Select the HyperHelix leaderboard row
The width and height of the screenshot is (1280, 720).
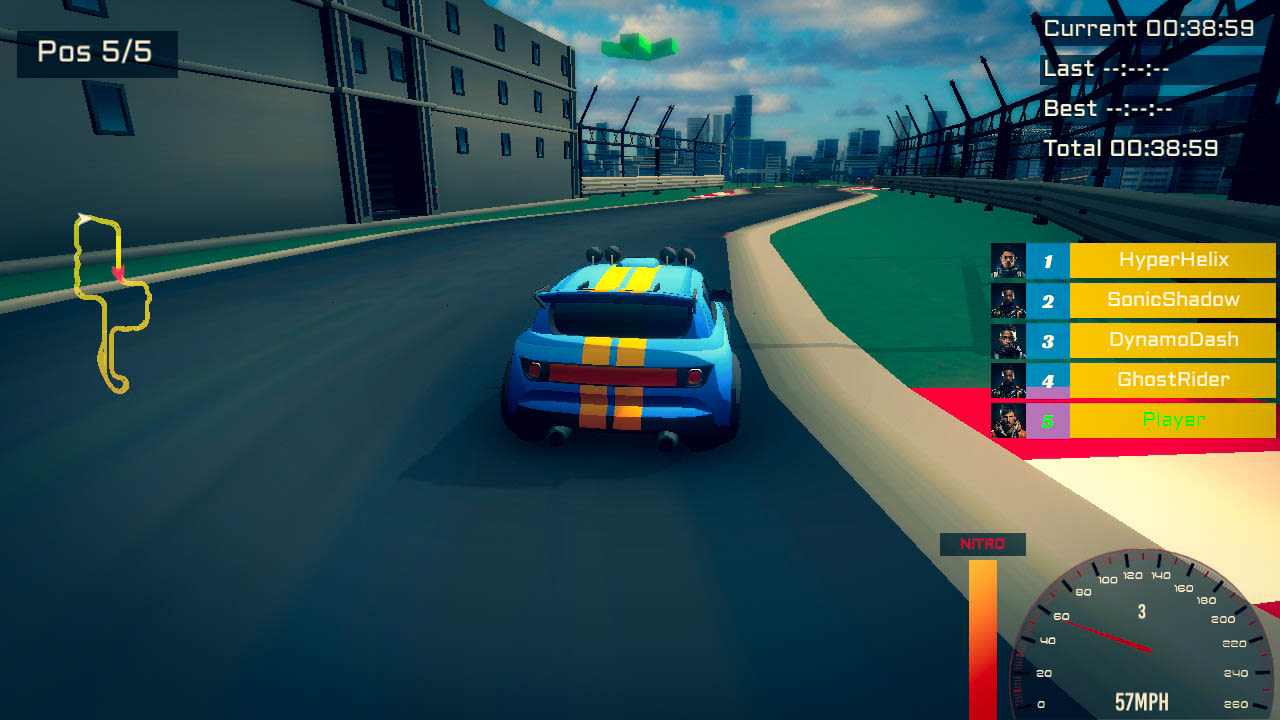(1171, 260)
